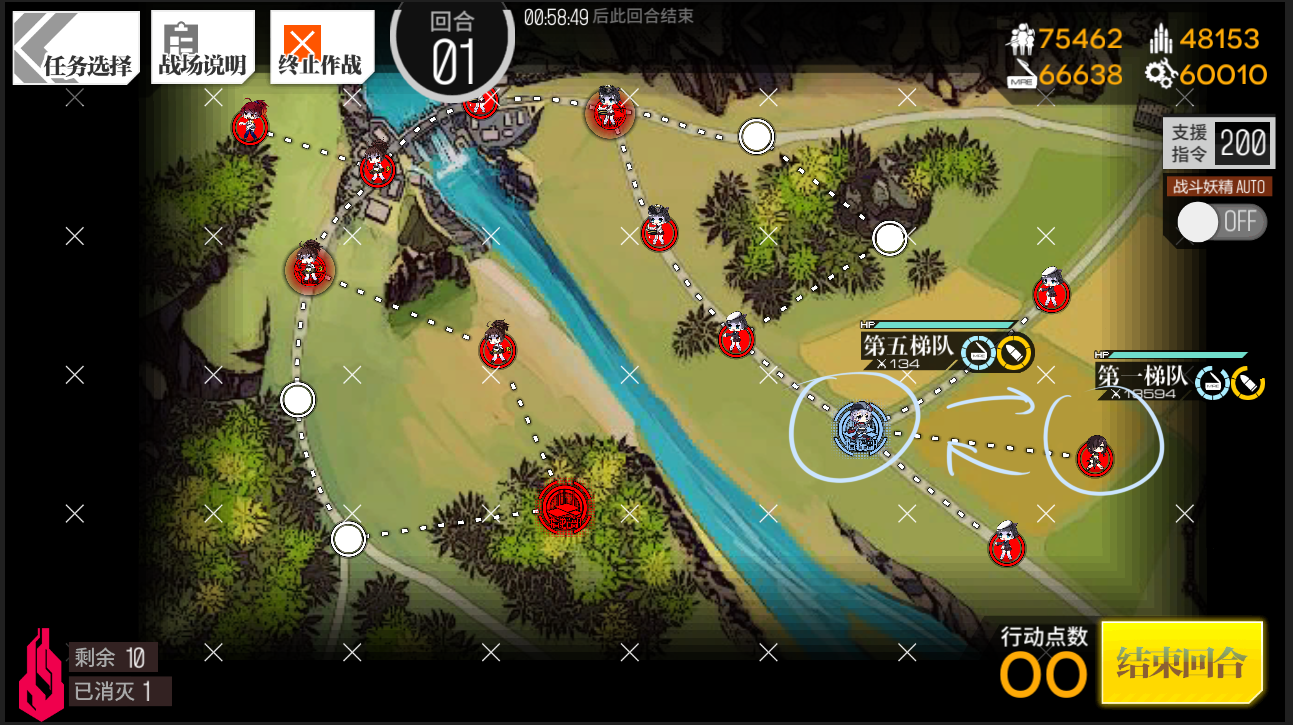Click 终止作战 to abort the battle
Image resolution: width=1293 pixels, height=725 pixels.
[x=321, y=48]
